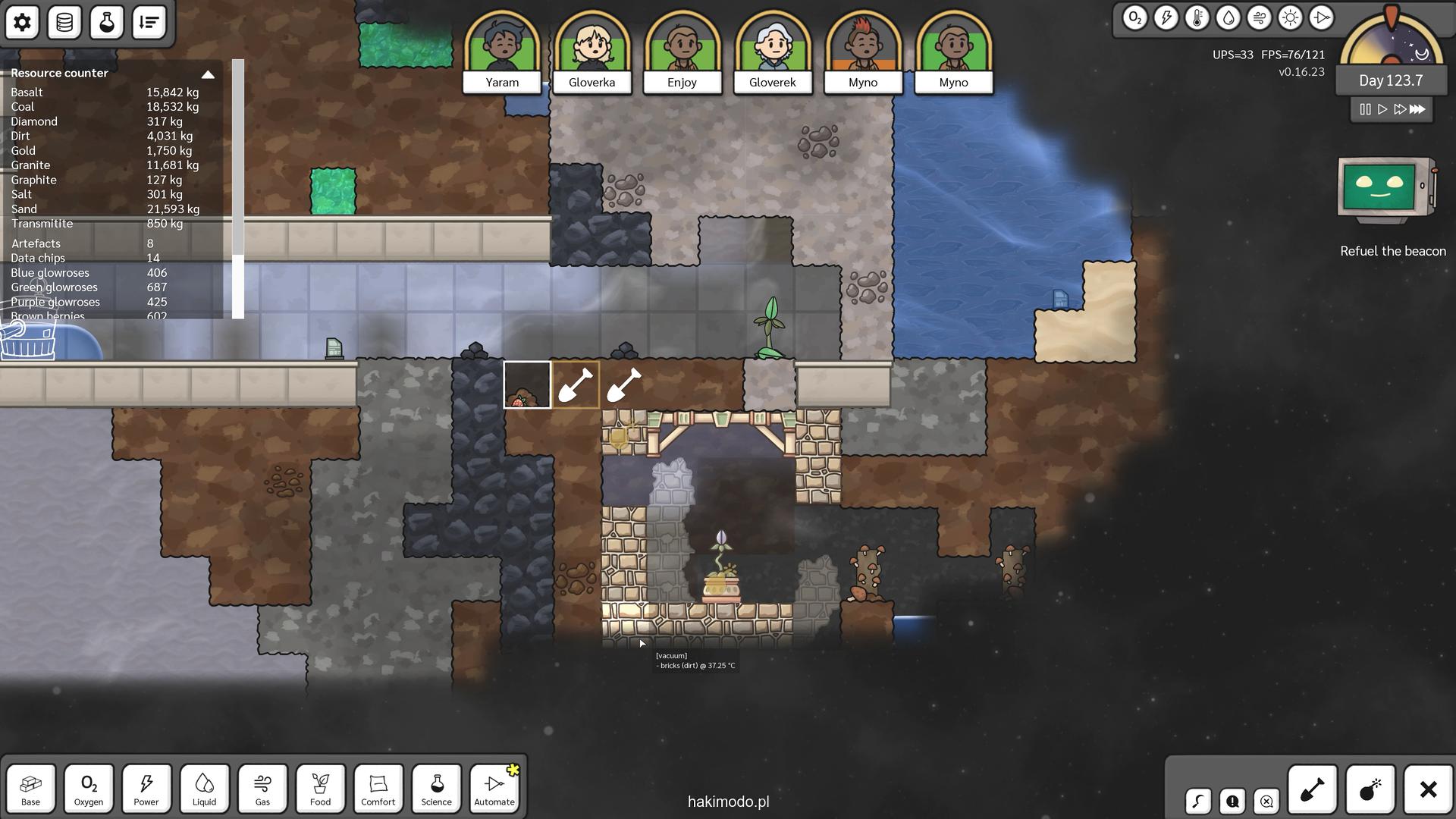Collapse the Resource counter panel

pyautogui.click(x=208, y=74)
